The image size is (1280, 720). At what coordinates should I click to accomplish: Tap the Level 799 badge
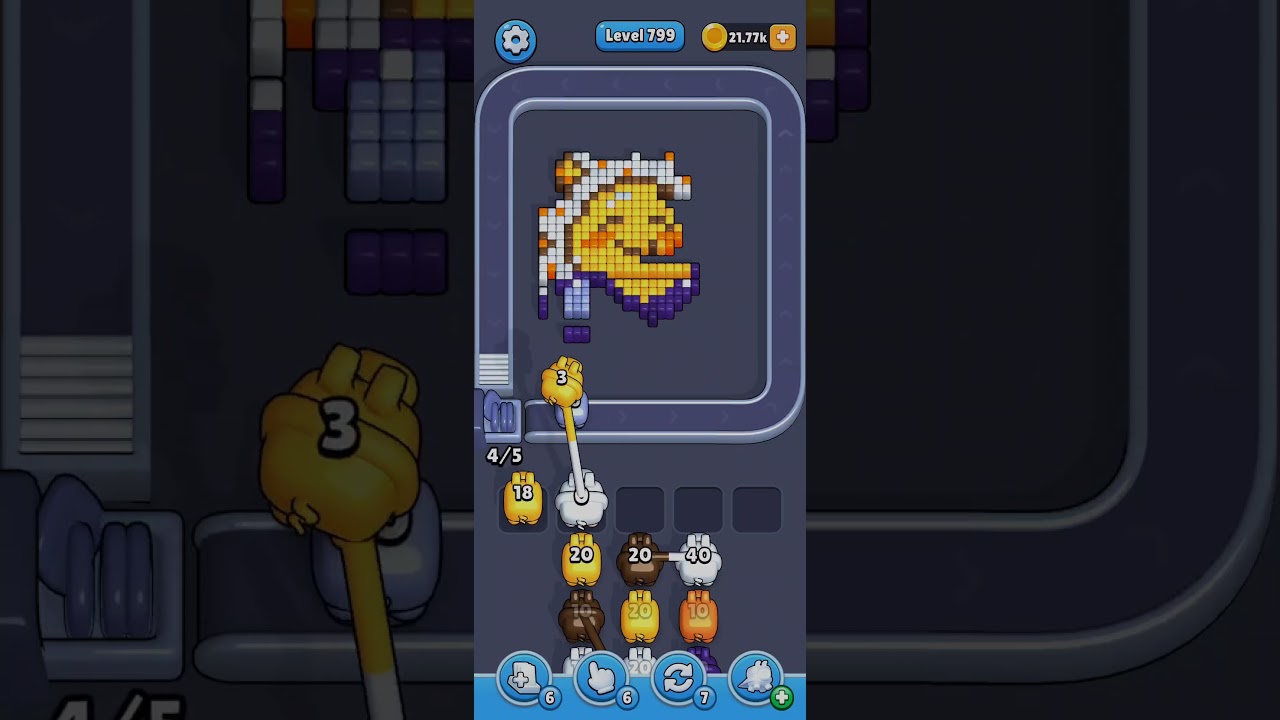pos(640,35)
